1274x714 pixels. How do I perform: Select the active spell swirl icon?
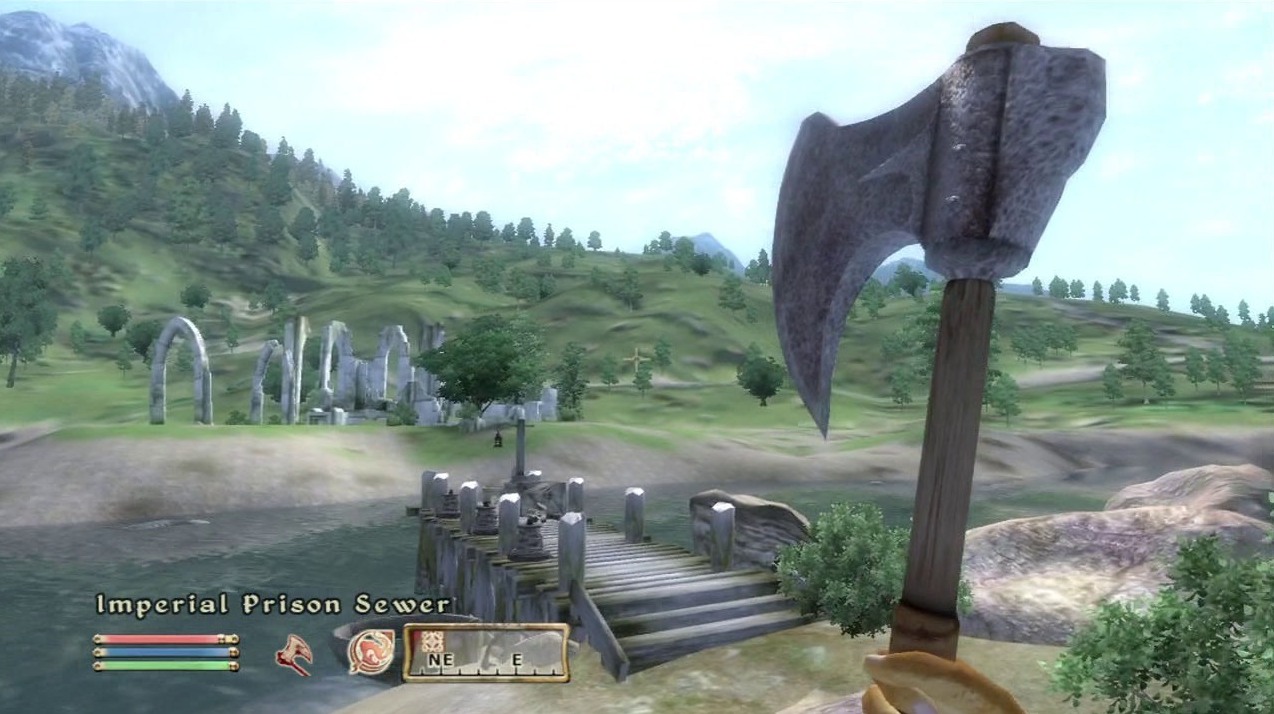click(370, 652)
